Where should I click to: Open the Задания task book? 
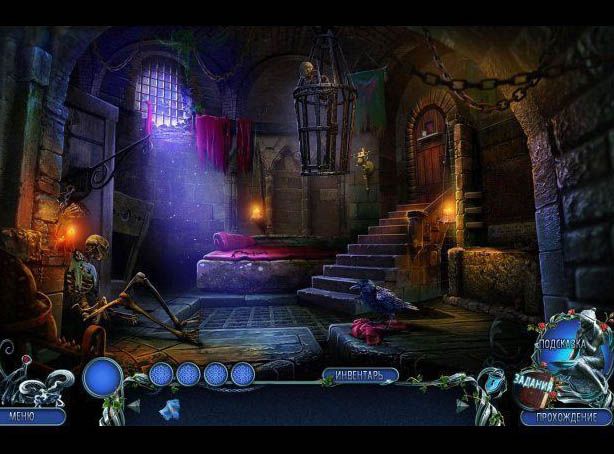(x=536, y=383)
